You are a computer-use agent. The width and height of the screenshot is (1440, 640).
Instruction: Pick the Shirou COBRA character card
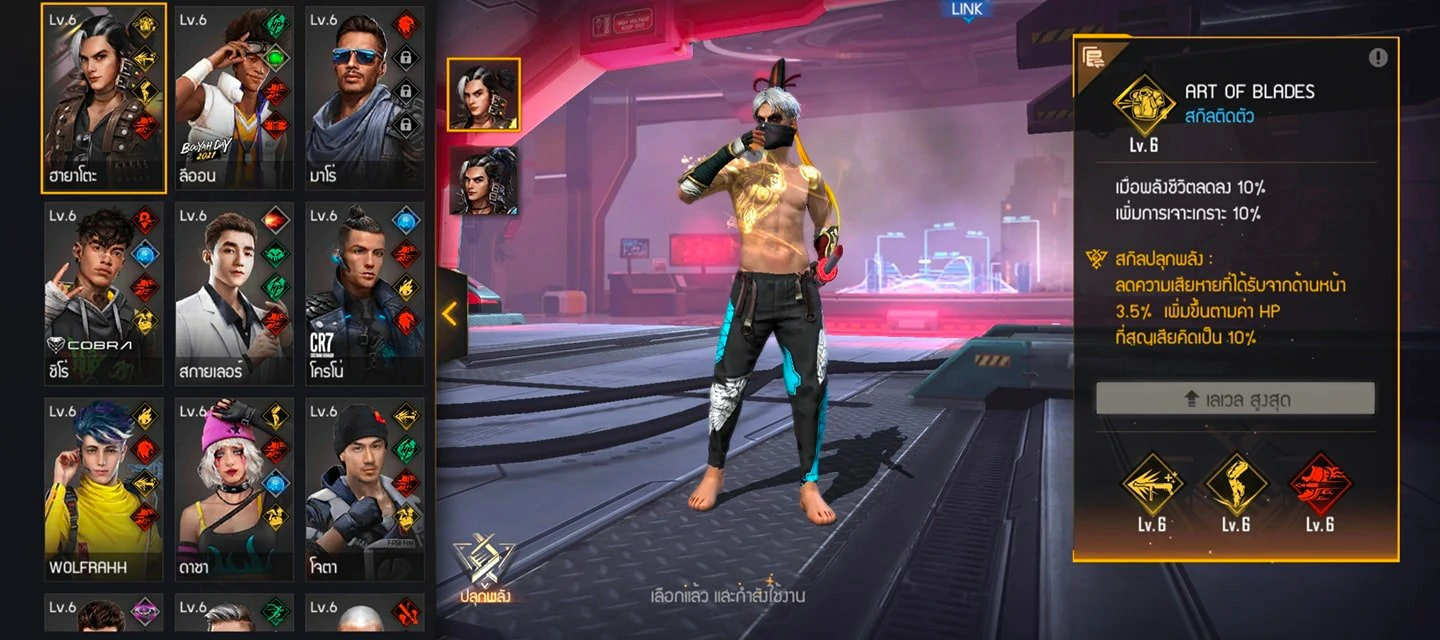pyautogui.click(x=103, y=294)
